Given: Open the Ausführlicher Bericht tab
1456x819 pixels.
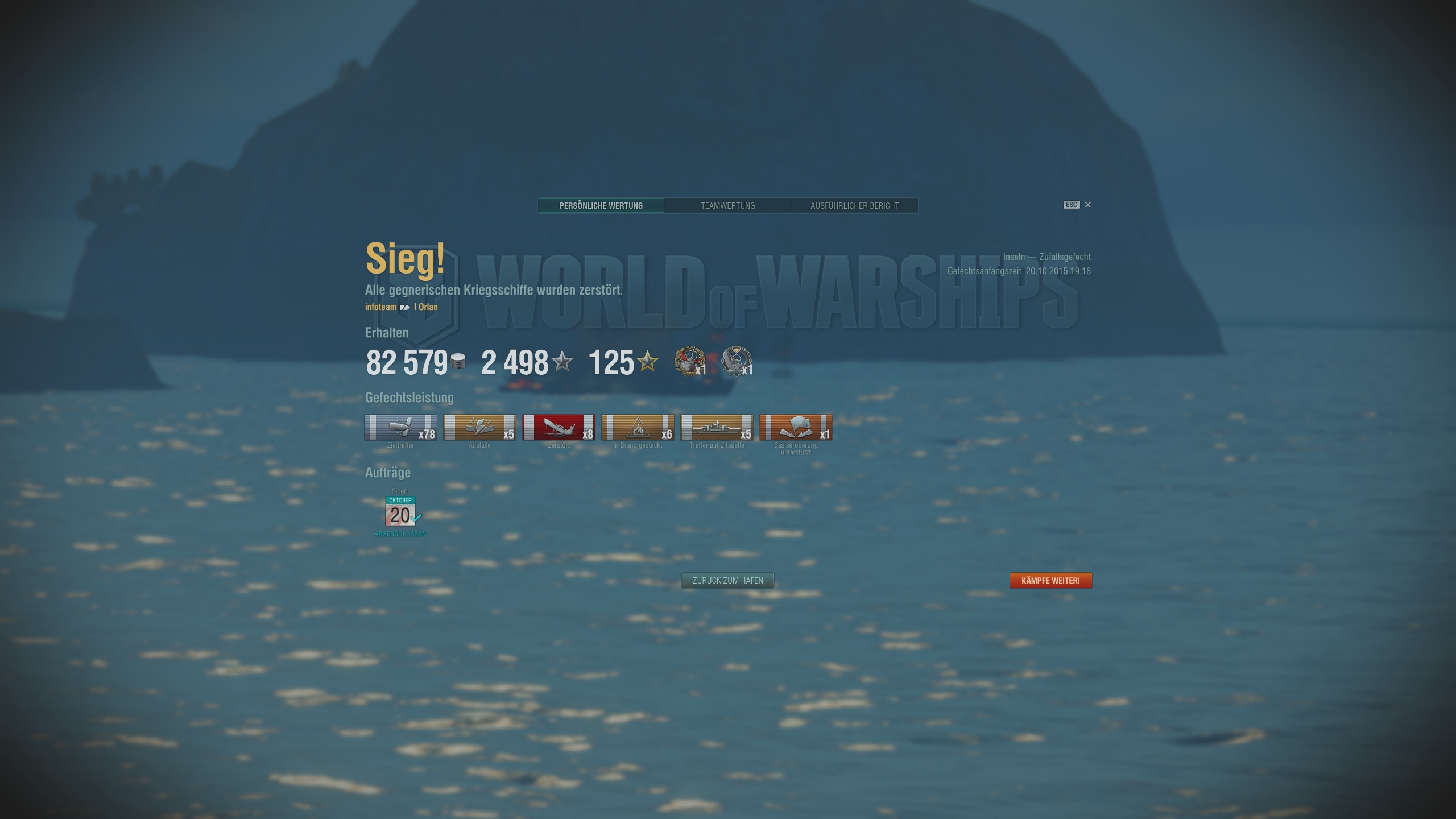Looking at the screenshot, I should (854, 205).
